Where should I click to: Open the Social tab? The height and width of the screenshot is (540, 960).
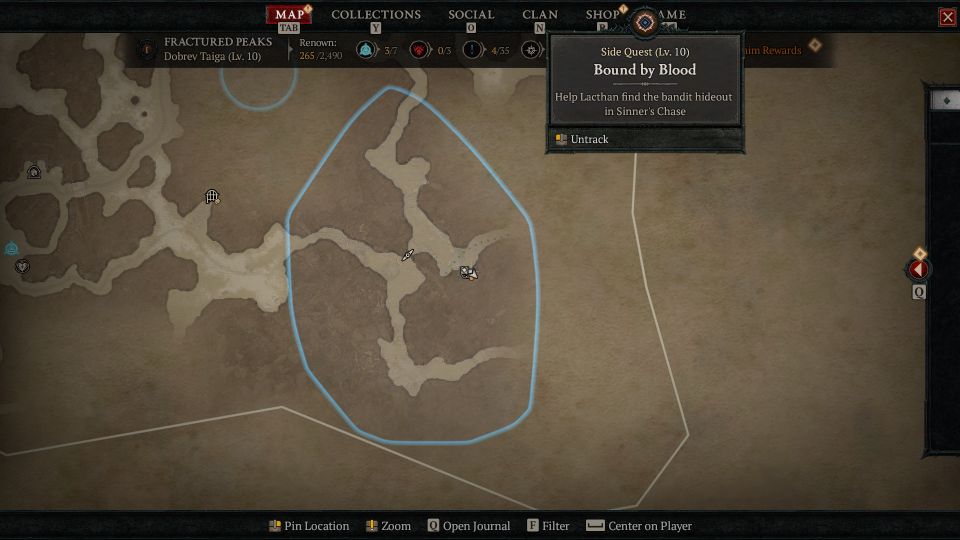tap(471, 14)
